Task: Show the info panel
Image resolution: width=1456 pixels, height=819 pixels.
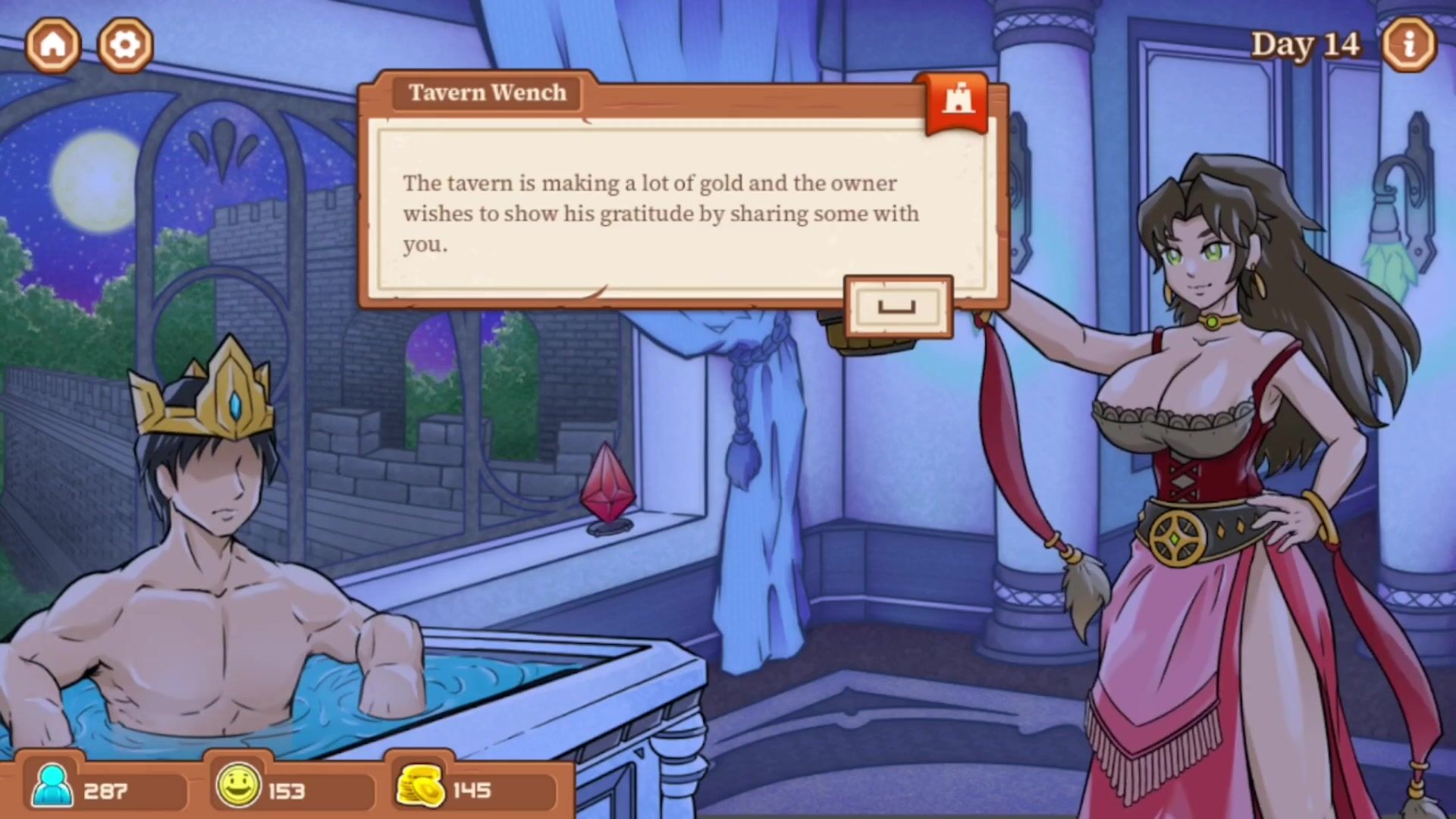Action: (1408, 45)
